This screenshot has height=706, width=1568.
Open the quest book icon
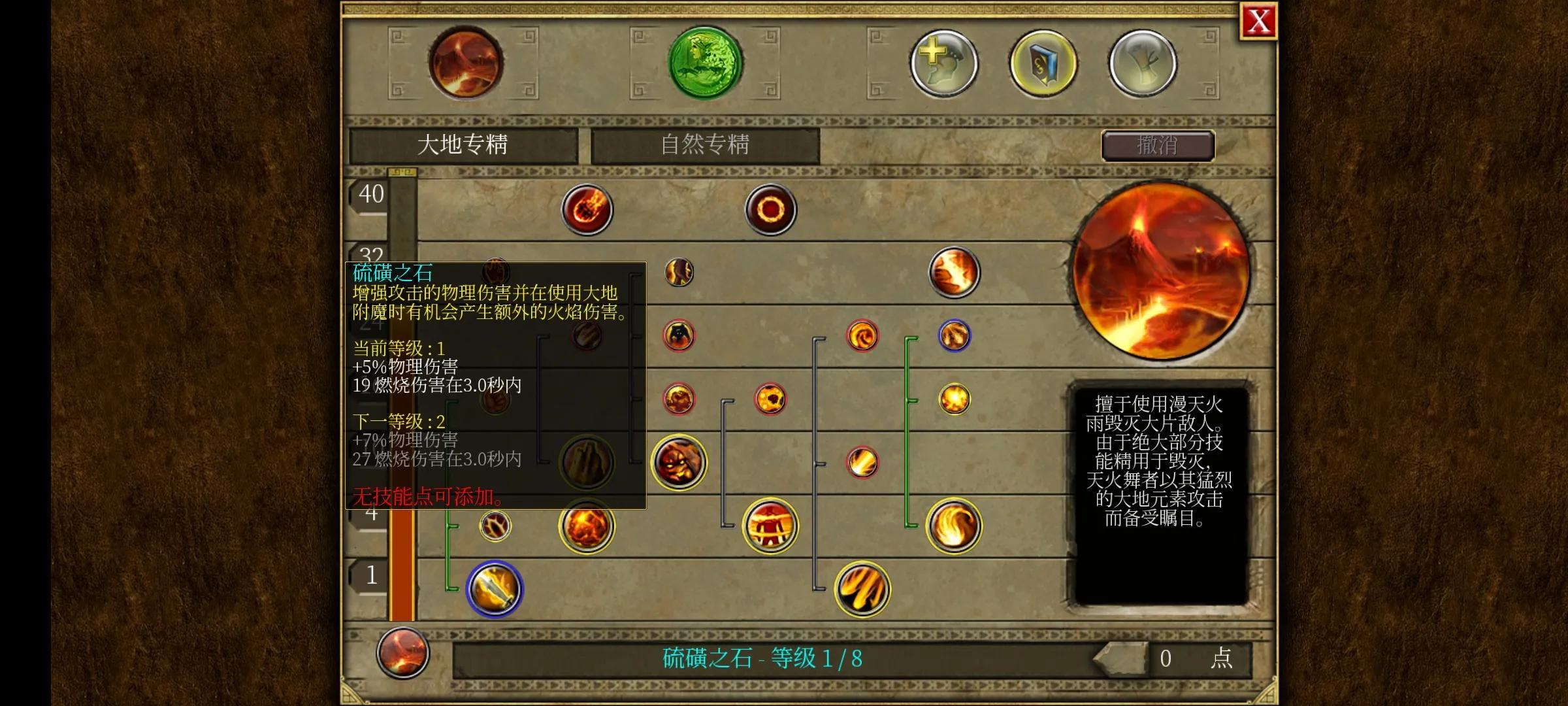tap(1042, 62)
